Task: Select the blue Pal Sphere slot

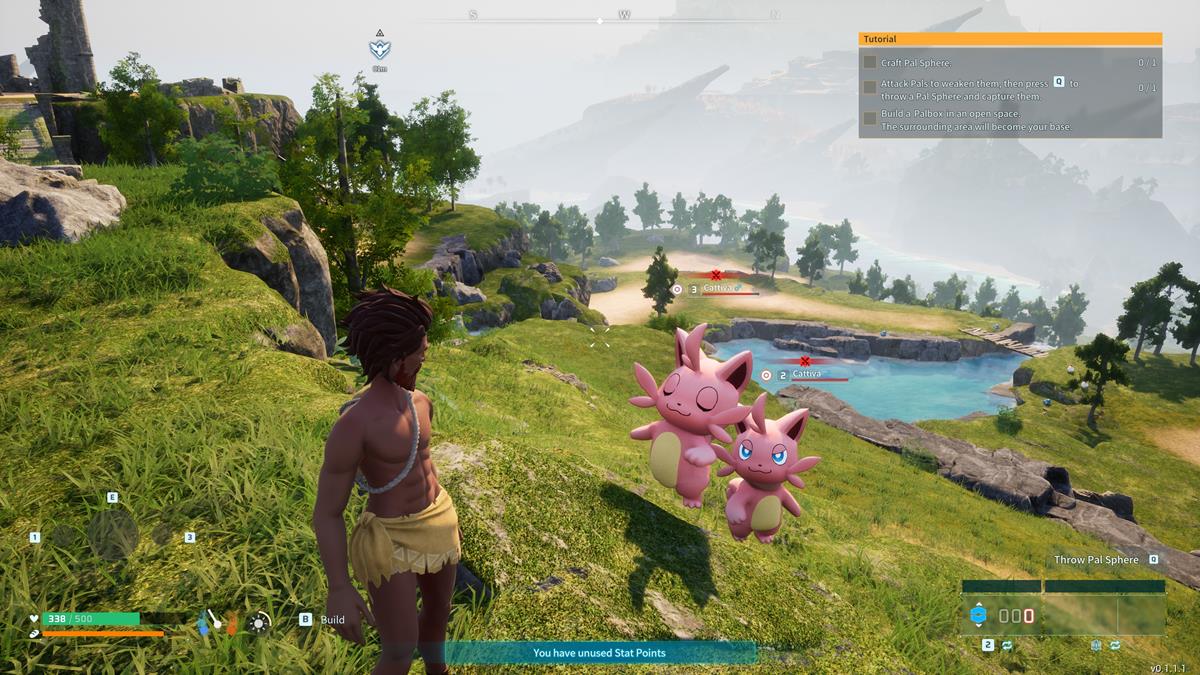Action: pyautogui.click(x=978, y=615)
